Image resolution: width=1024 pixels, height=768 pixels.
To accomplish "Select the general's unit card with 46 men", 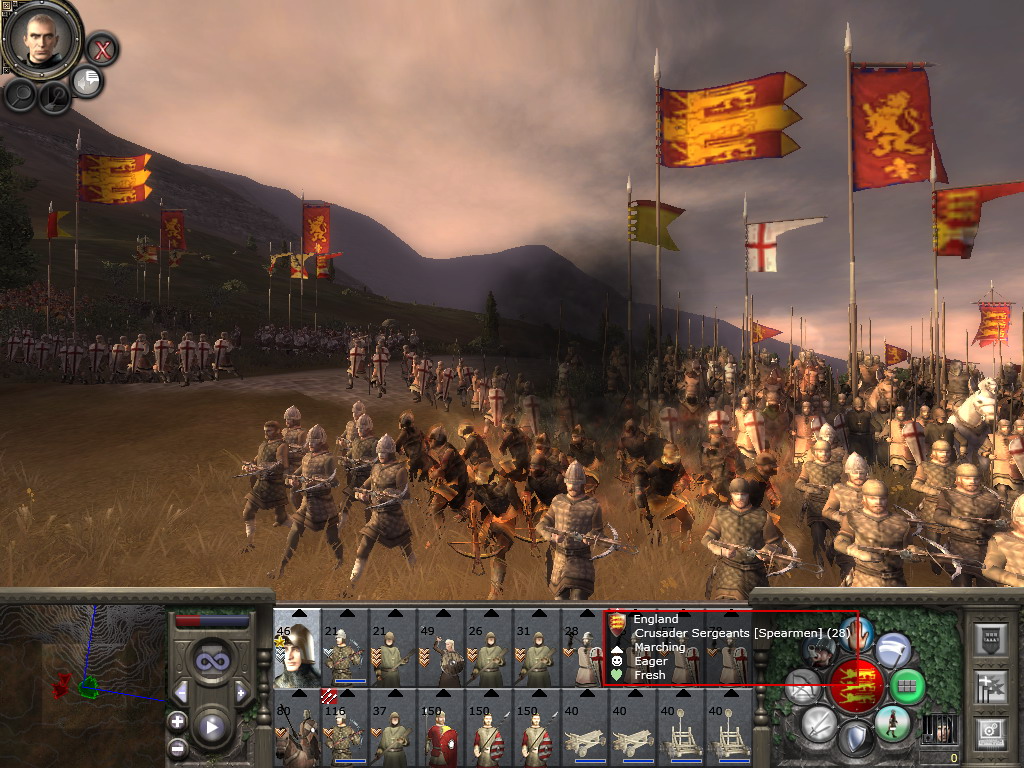I will [x=297, y=648].
